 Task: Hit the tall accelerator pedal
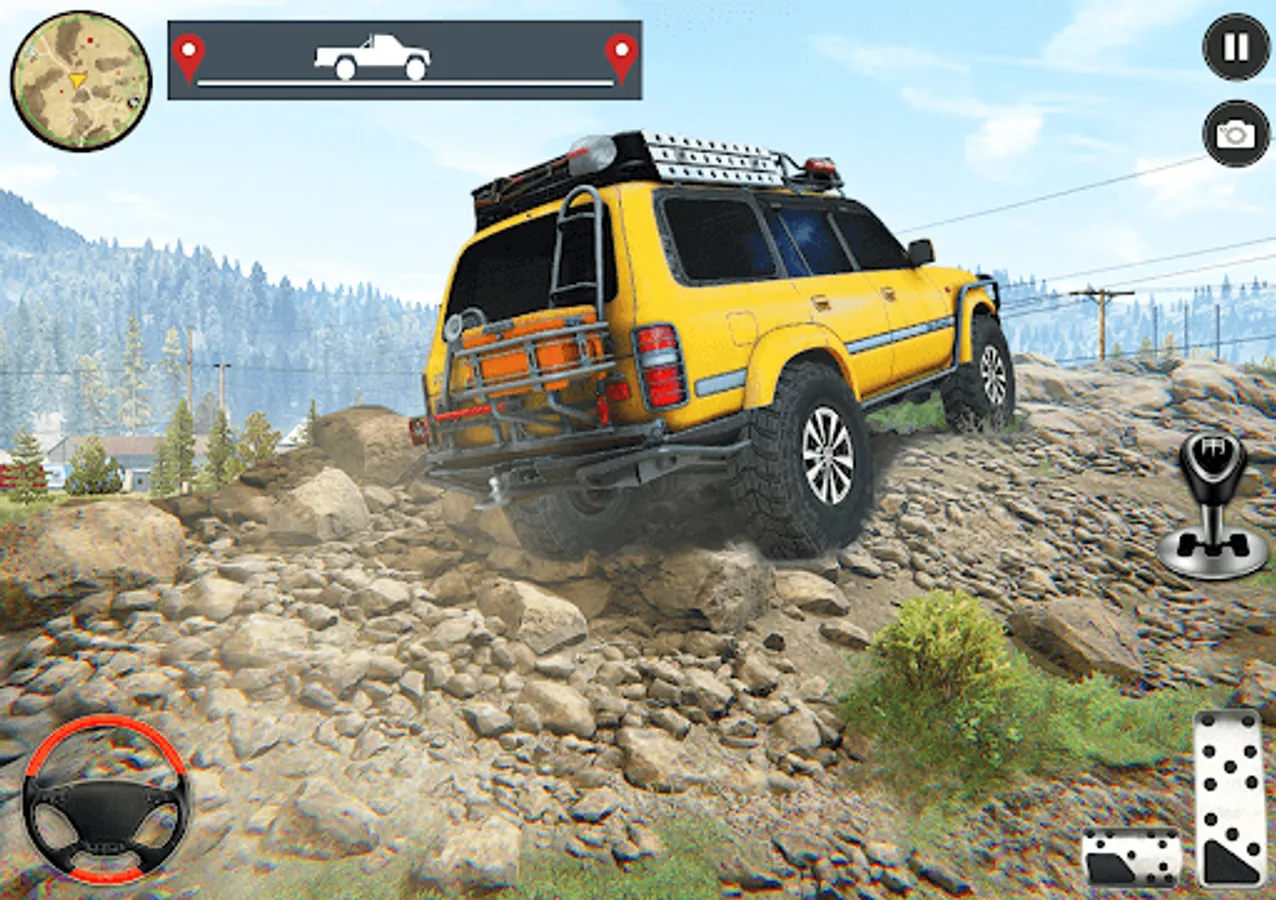pyautogui.click(x=1229, y=797)
